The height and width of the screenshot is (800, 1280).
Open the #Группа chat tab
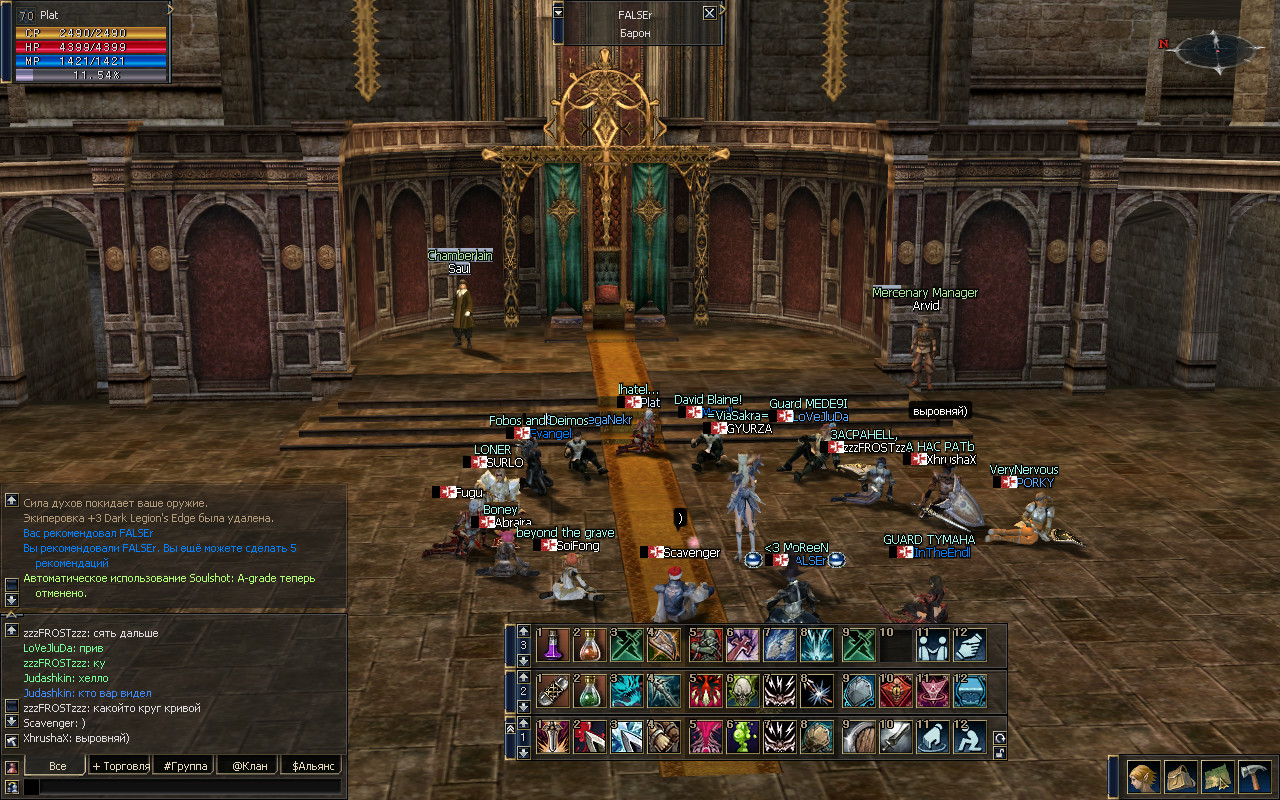[x=186, y=766]
